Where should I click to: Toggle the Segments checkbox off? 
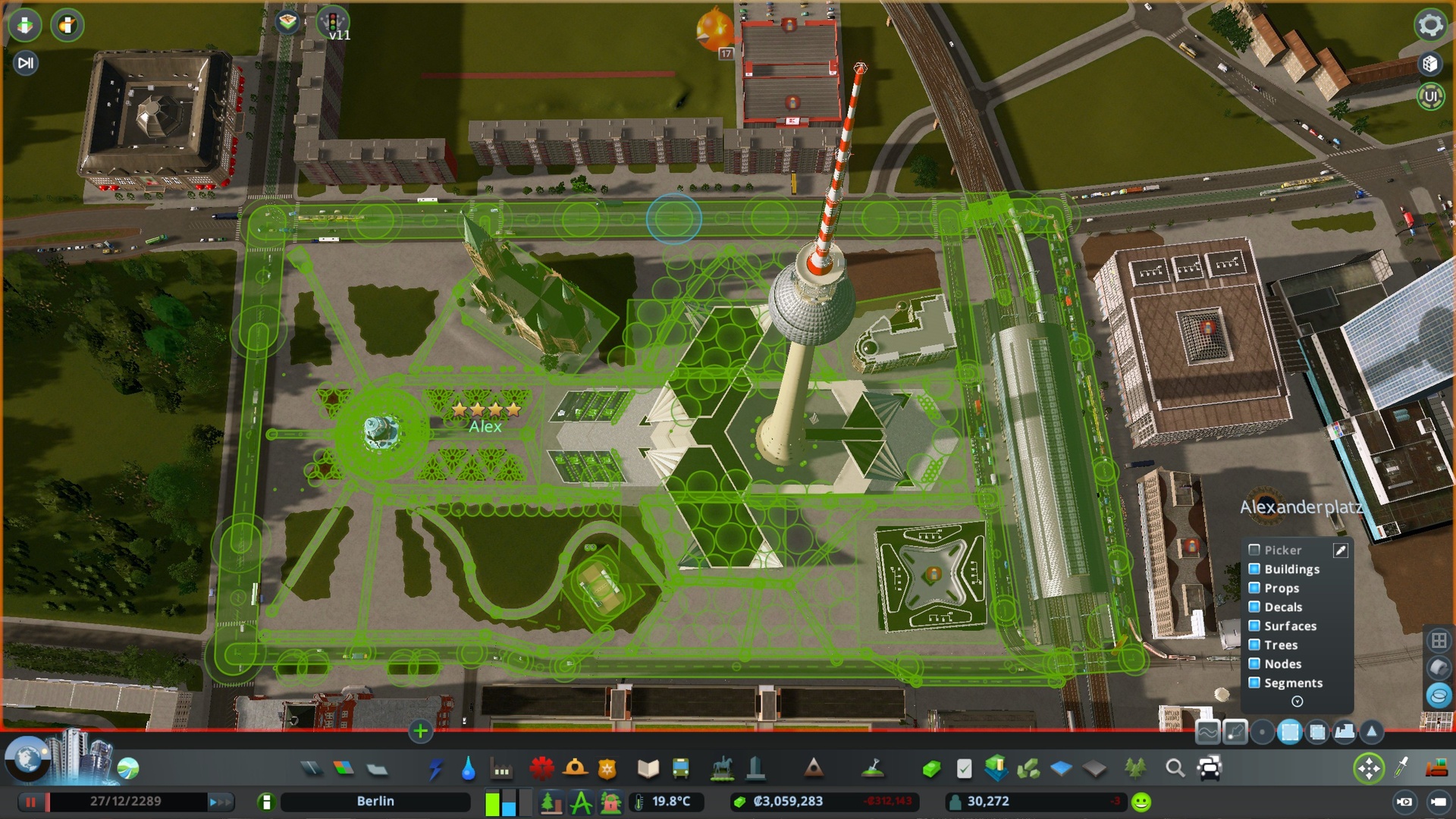coord(1254,683)
